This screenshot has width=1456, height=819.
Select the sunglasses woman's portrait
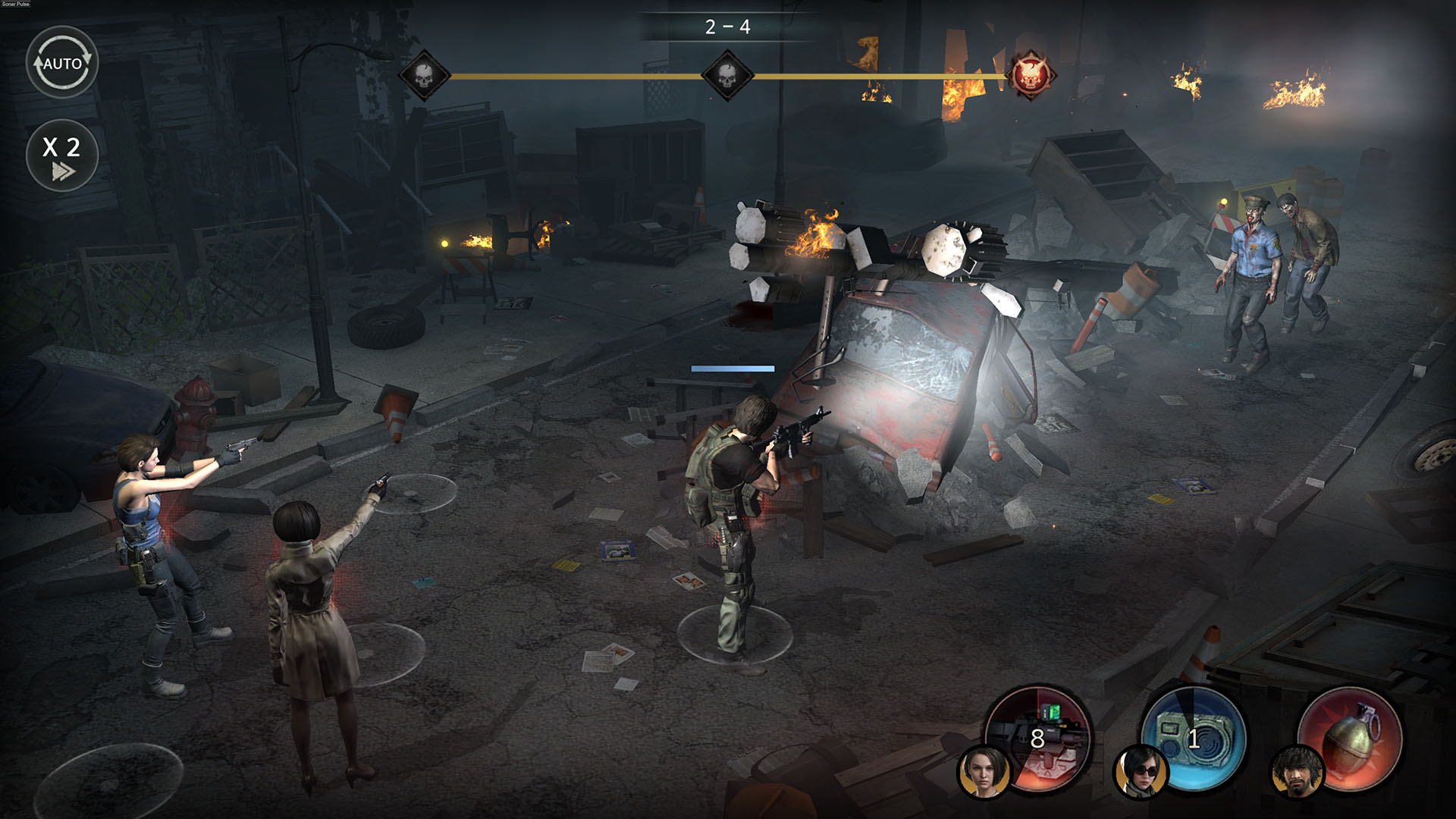1141,772
